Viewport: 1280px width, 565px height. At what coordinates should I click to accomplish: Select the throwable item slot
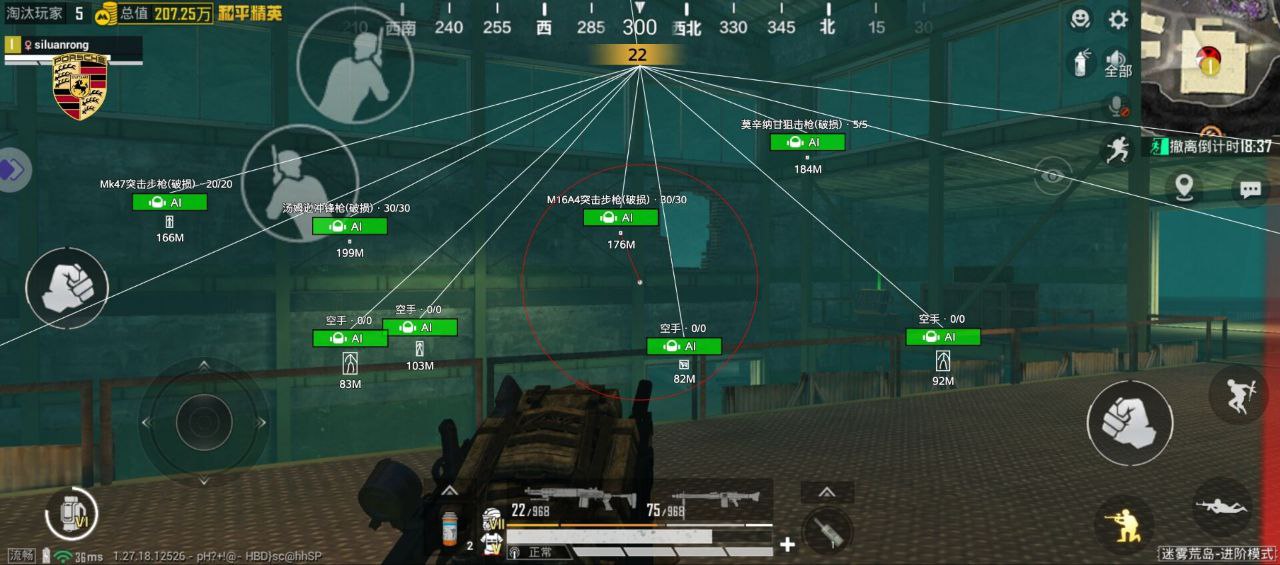pos(827,529)
